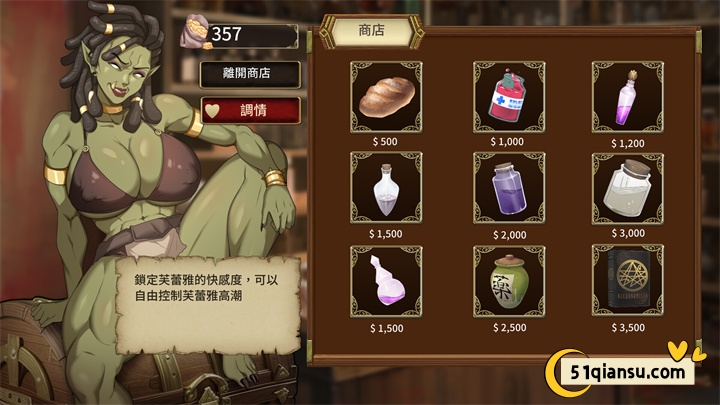
Task: Buy the green 藥 medicine pot
Action: (x=509, y=281)
